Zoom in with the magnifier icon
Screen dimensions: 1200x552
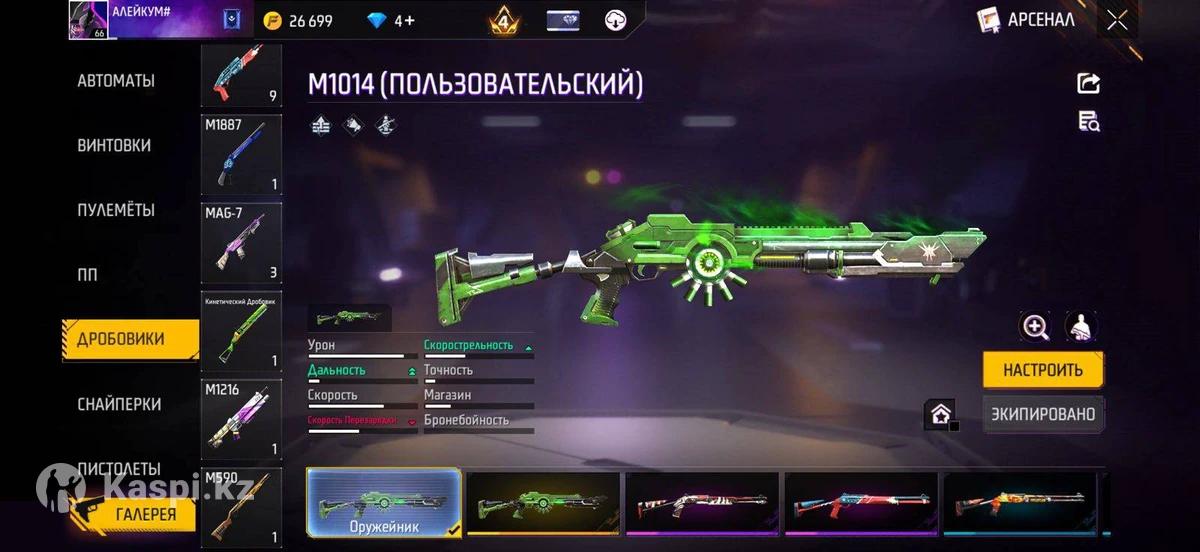click(x=1035, y=326)
